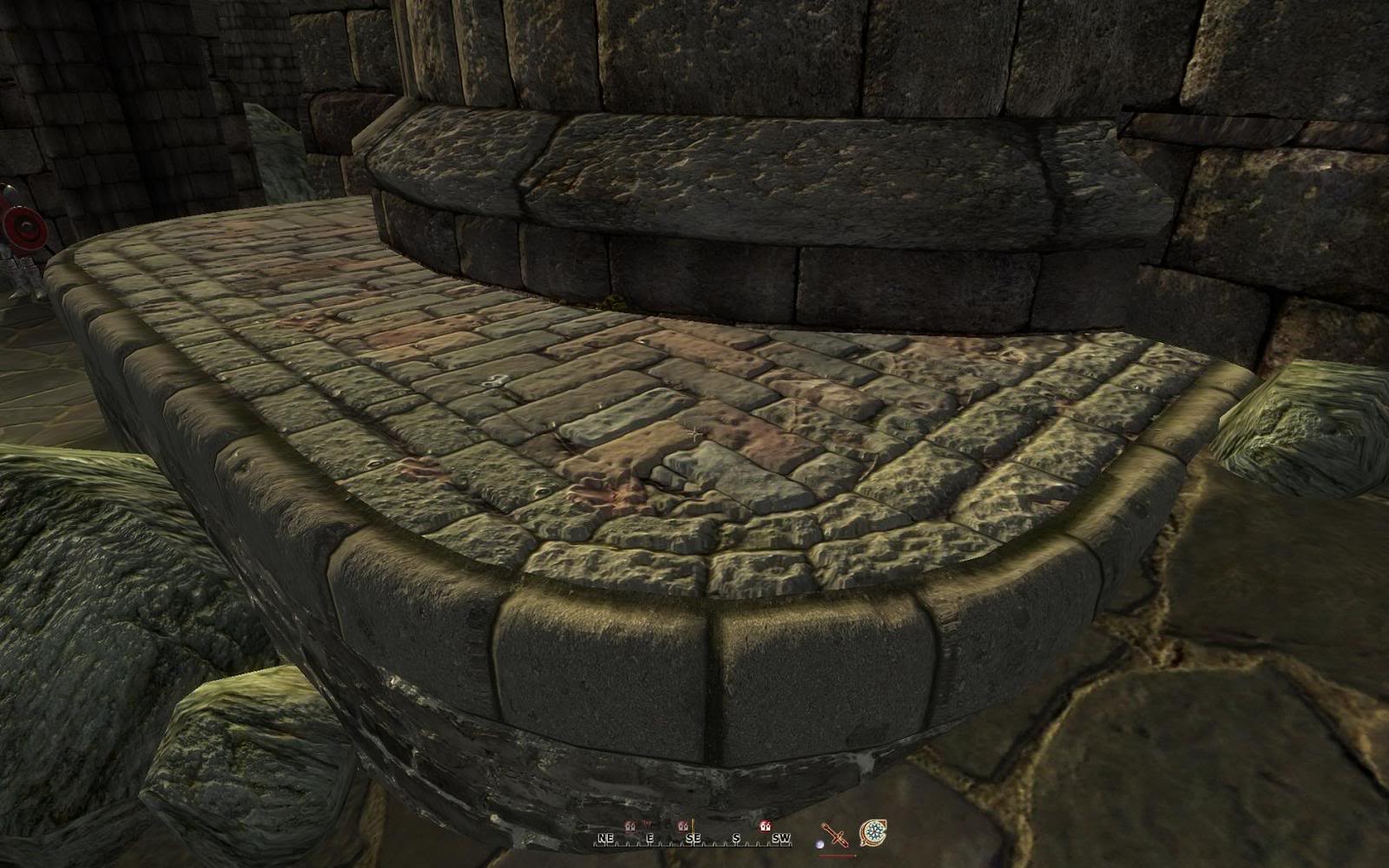The width and height of the screenshot is (1389, 868).
Task: Click the compass direction strip
Action: click(x=693, y=838)
